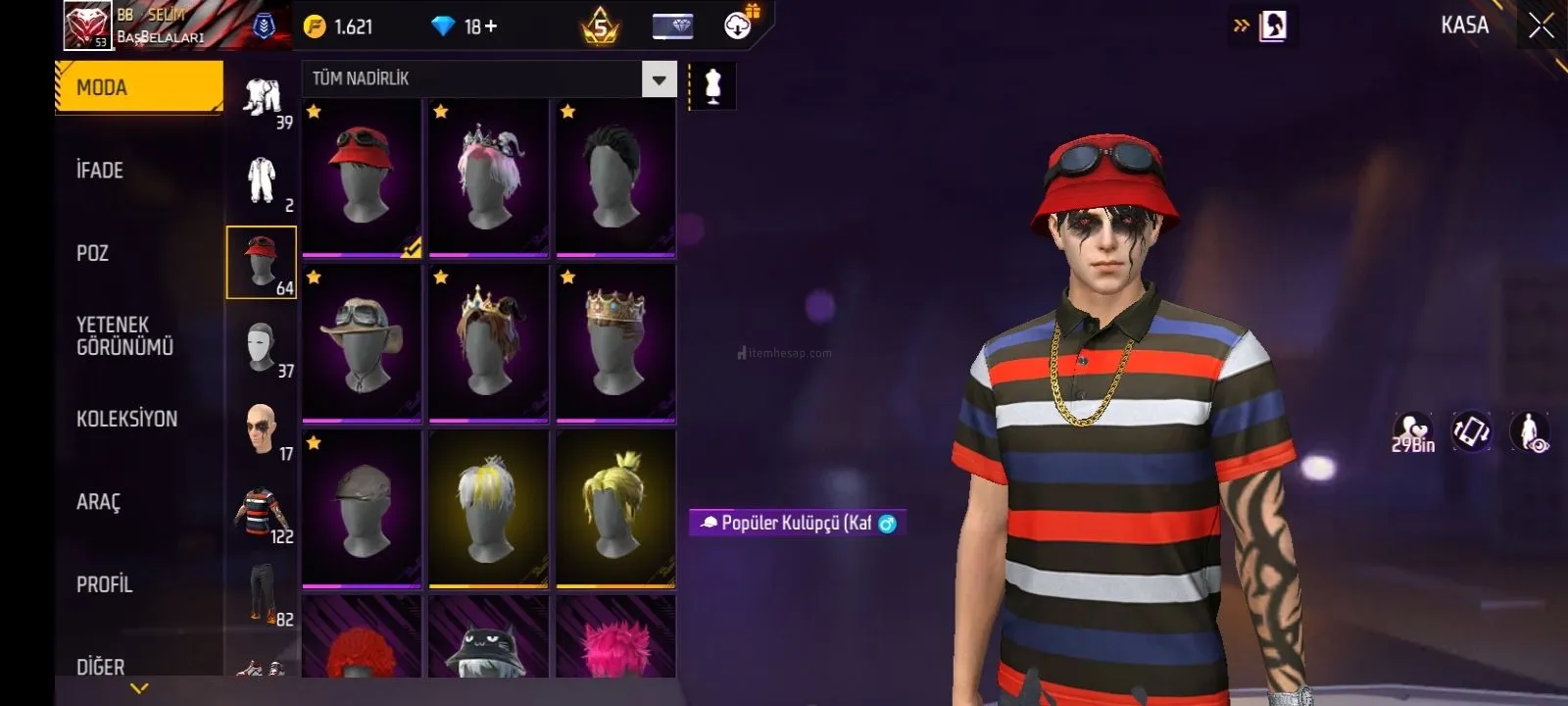Open the outfit sets subcategory with 39 items
Screen dimensions: 1568x706
pos(262,99)
